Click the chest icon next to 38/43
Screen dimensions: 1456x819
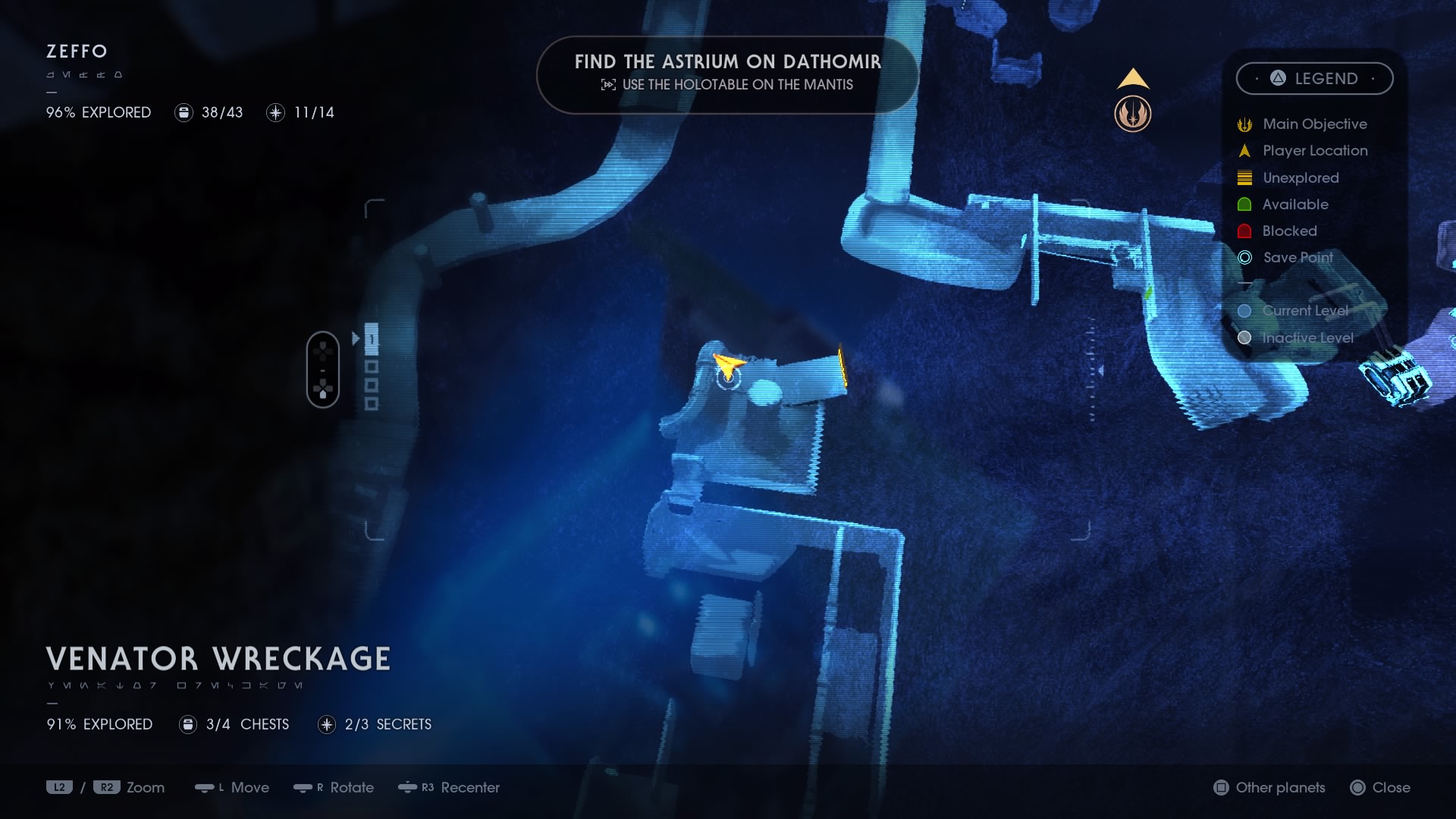click(184, 112)
